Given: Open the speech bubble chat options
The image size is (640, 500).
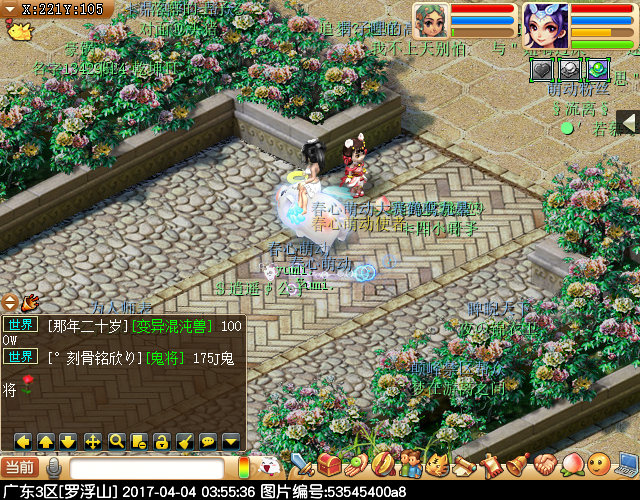Looking at the screenshot, I should point(208,440).
